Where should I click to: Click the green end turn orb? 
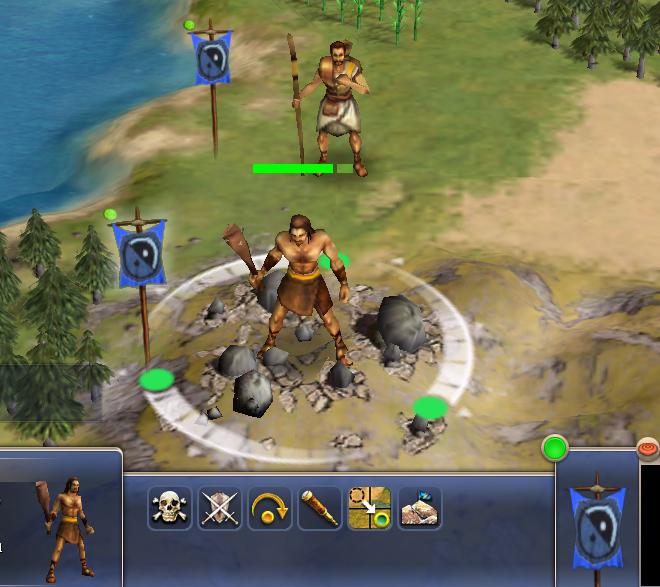555,448
